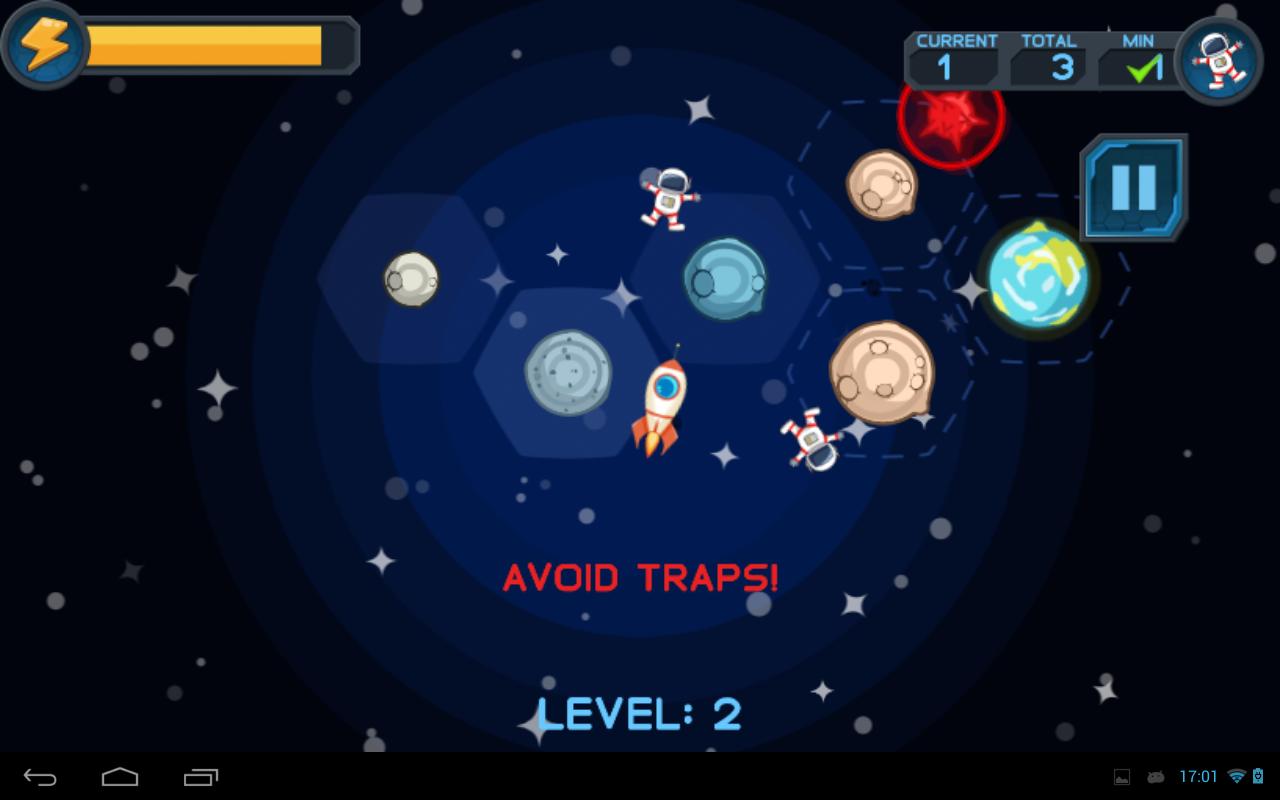
Task: Click the gray moon on the left
Action: click(x=410, y=281)
